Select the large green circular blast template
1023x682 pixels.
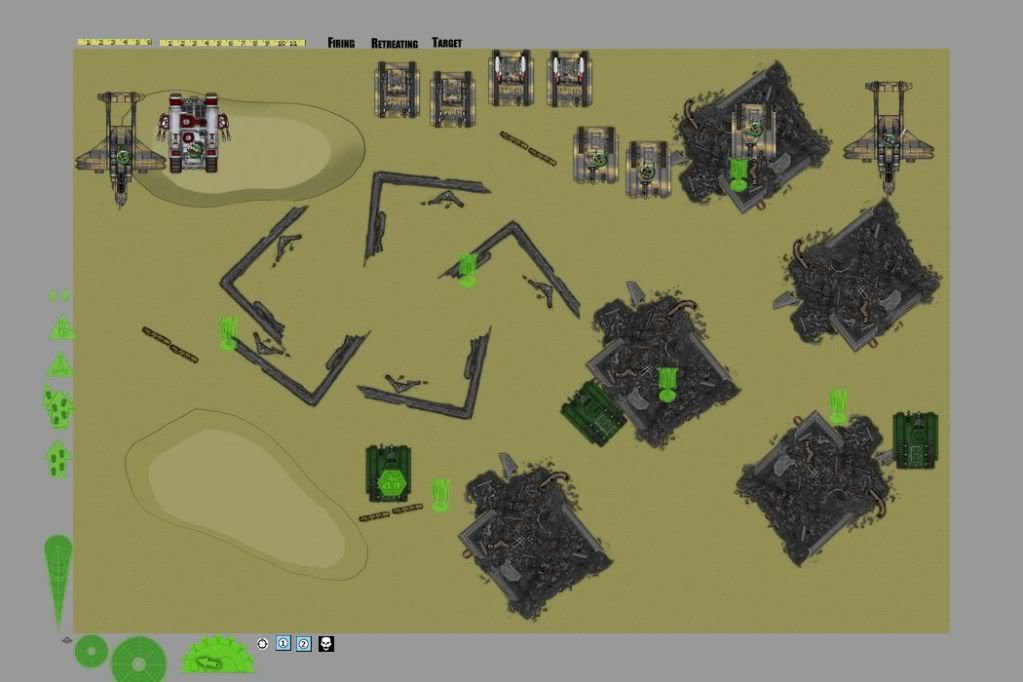(x=139, y=659)
